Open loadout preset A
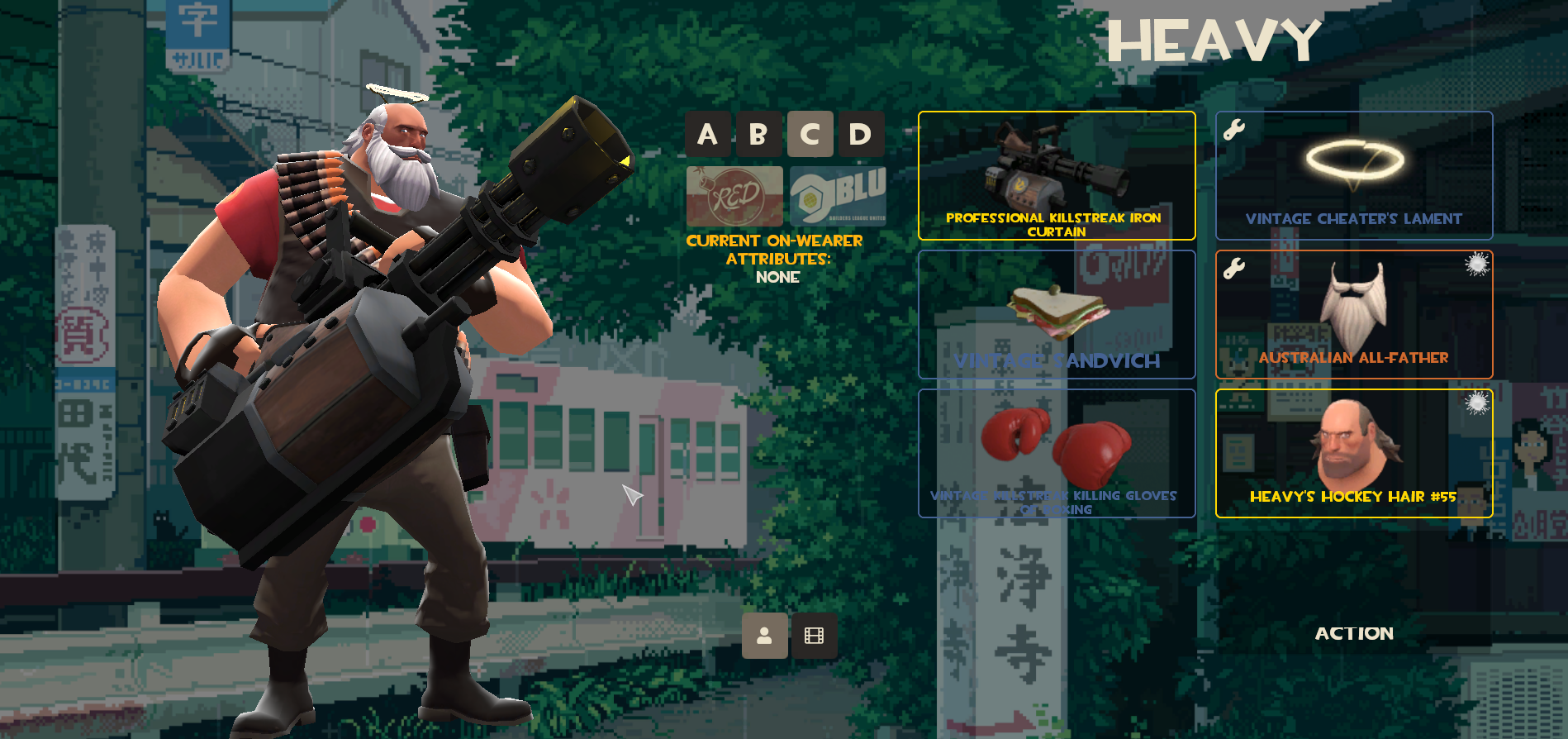 pyautogui.click(x=706, y=133)
